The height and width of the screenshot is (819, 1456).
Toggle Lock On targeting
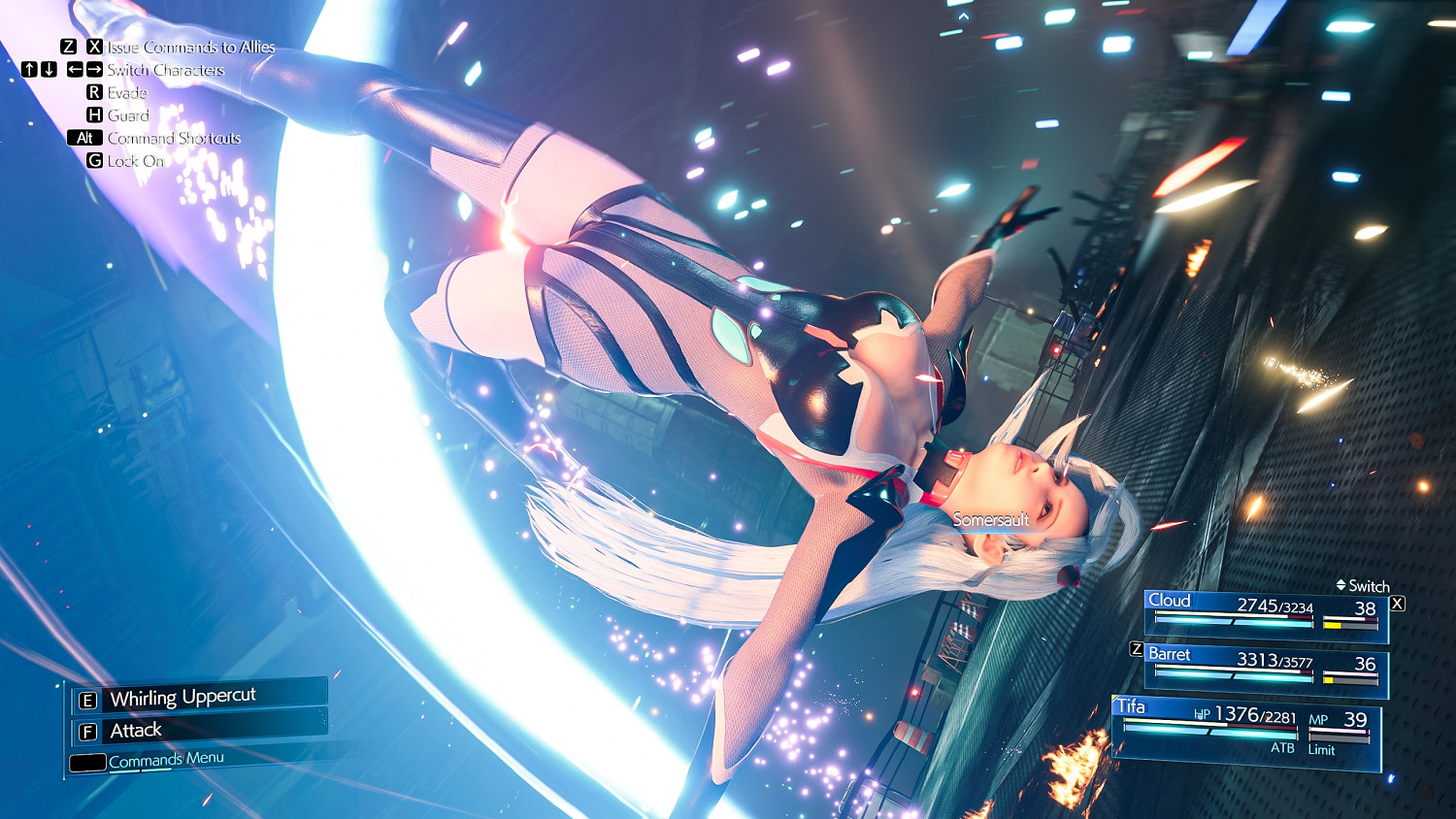tap(137, 161)
